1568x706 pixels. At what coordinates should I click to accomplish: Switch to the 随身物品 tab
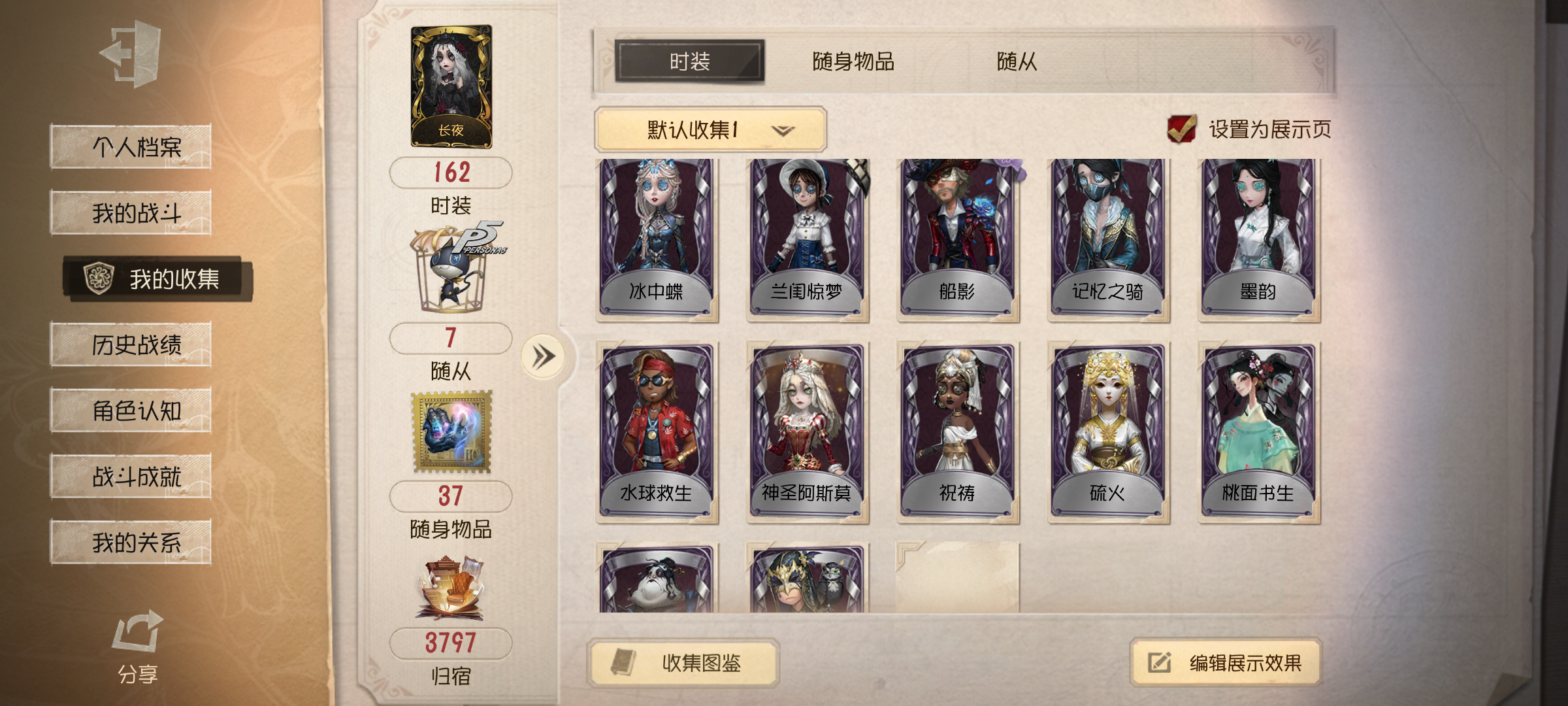click(x=854, y=59)
